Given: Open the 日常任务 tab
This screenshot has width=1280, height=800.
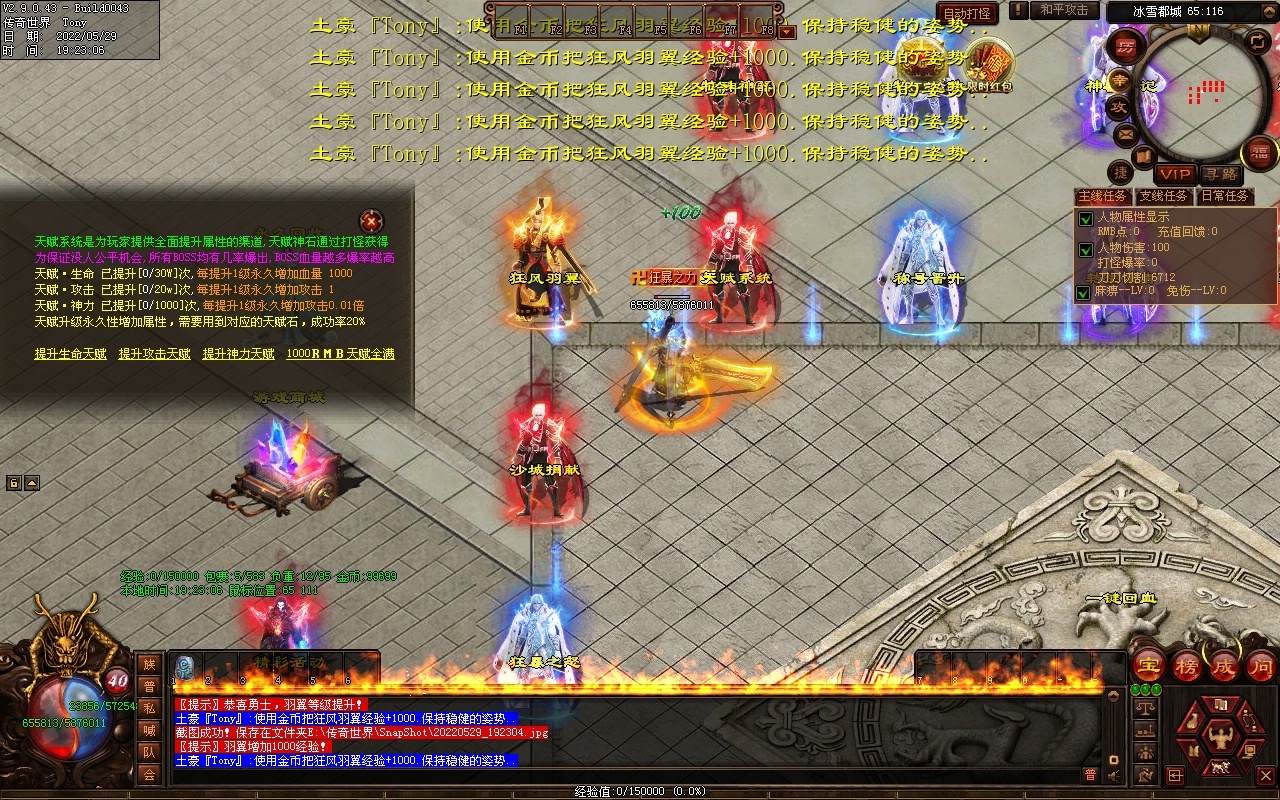Looking at the screenshot, I should click(1225, 196).
